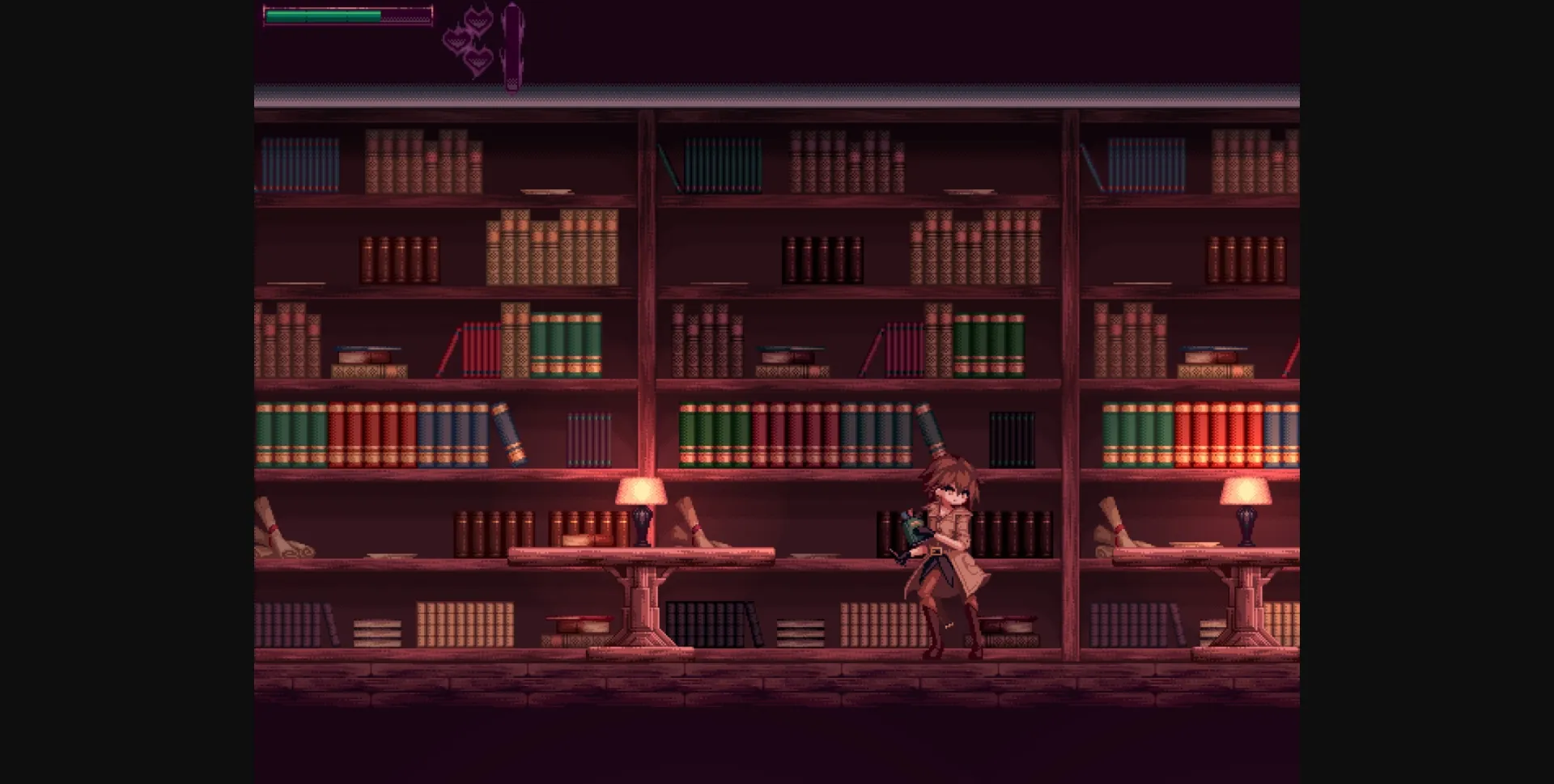The height and width of the screenshot is (784, 1554).
Task: Click the green health bar
Action: 324,15
